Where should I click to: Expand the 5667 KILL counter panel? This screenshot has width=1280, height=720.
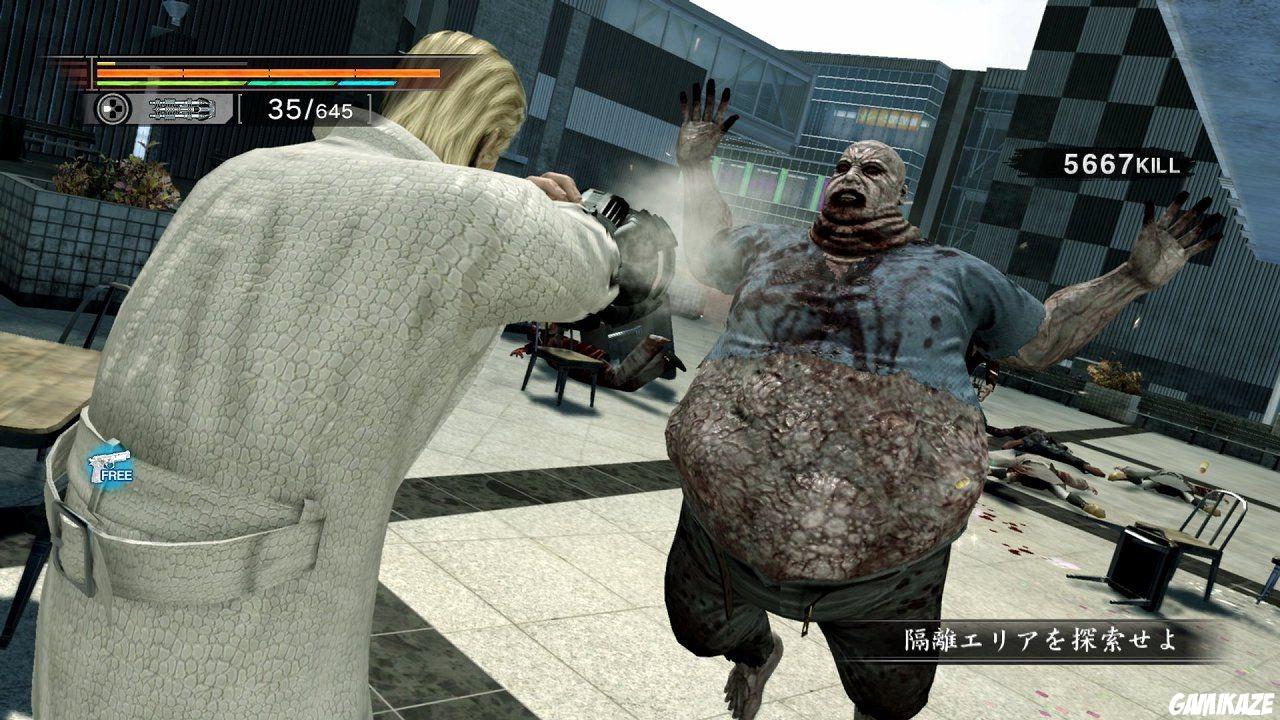pyautogui.click(x=1120, y=163)
